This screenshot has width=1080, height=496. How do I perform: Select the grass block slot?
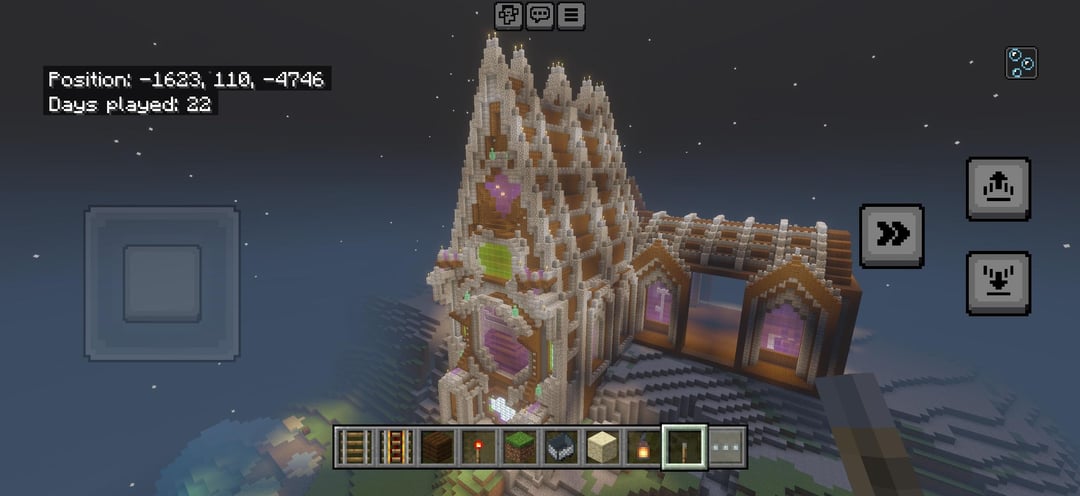tap(519, 447)
